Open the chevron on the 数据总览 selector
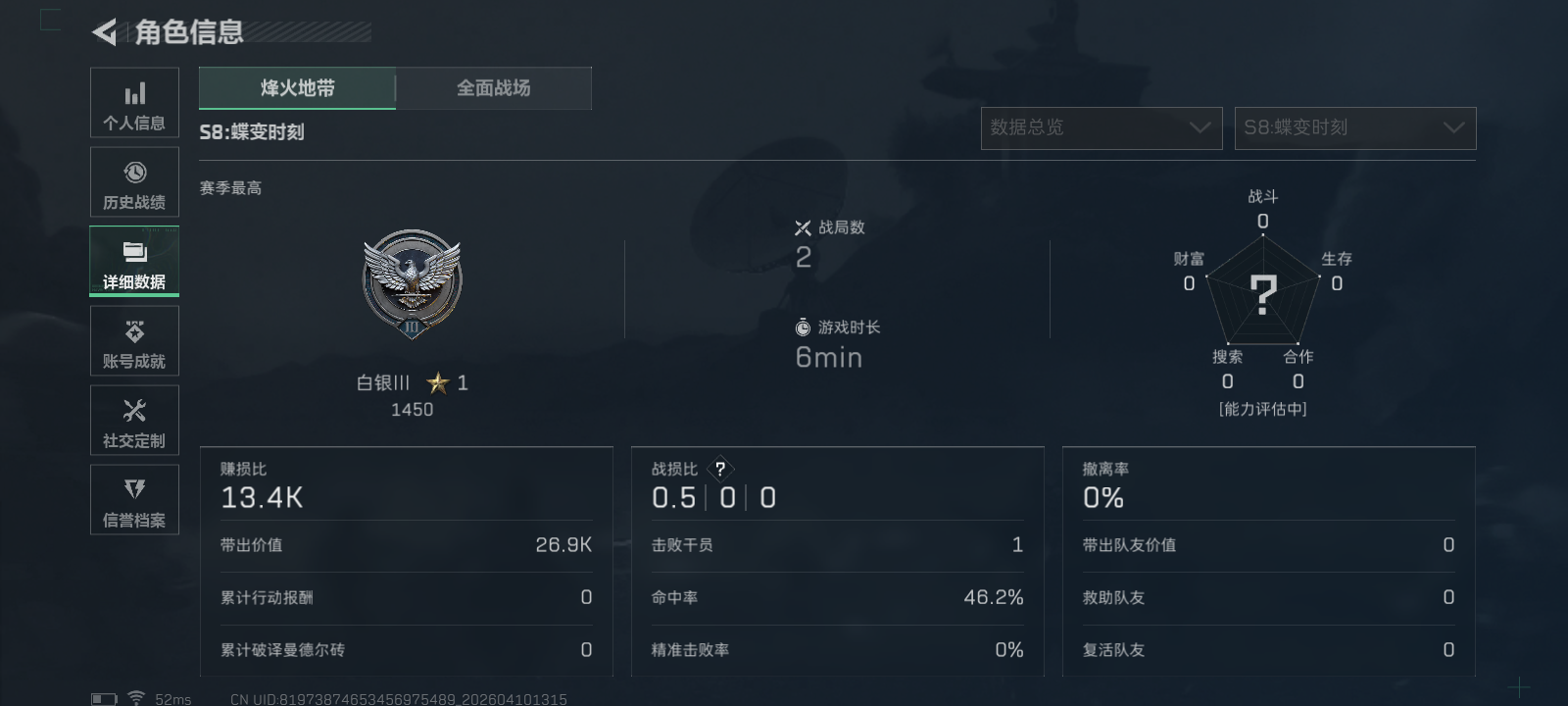 [1200, 127]
